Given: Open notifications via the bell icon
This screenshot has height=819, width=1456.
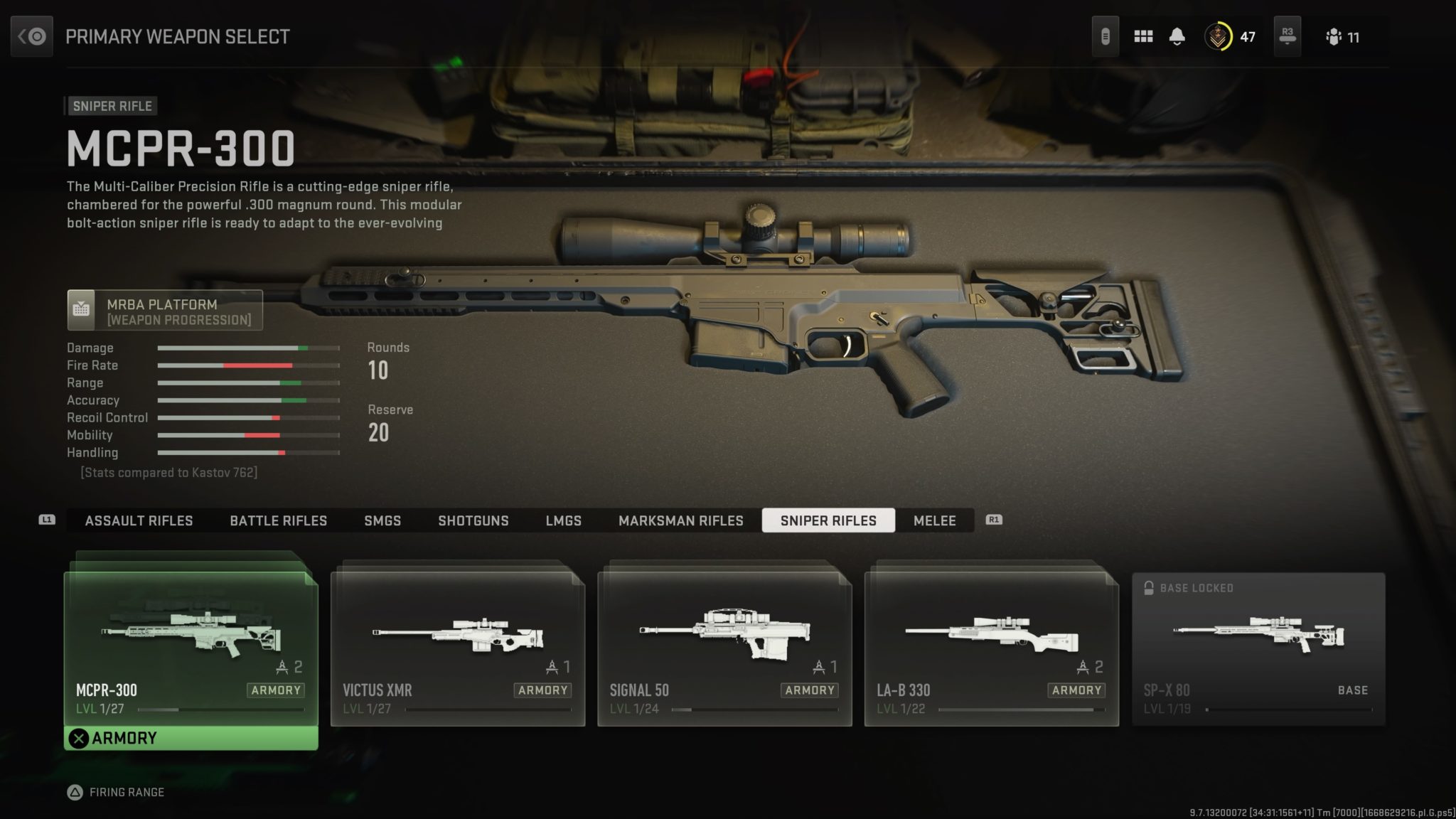Looking at the screenshot, I should tap(1177, 36).
